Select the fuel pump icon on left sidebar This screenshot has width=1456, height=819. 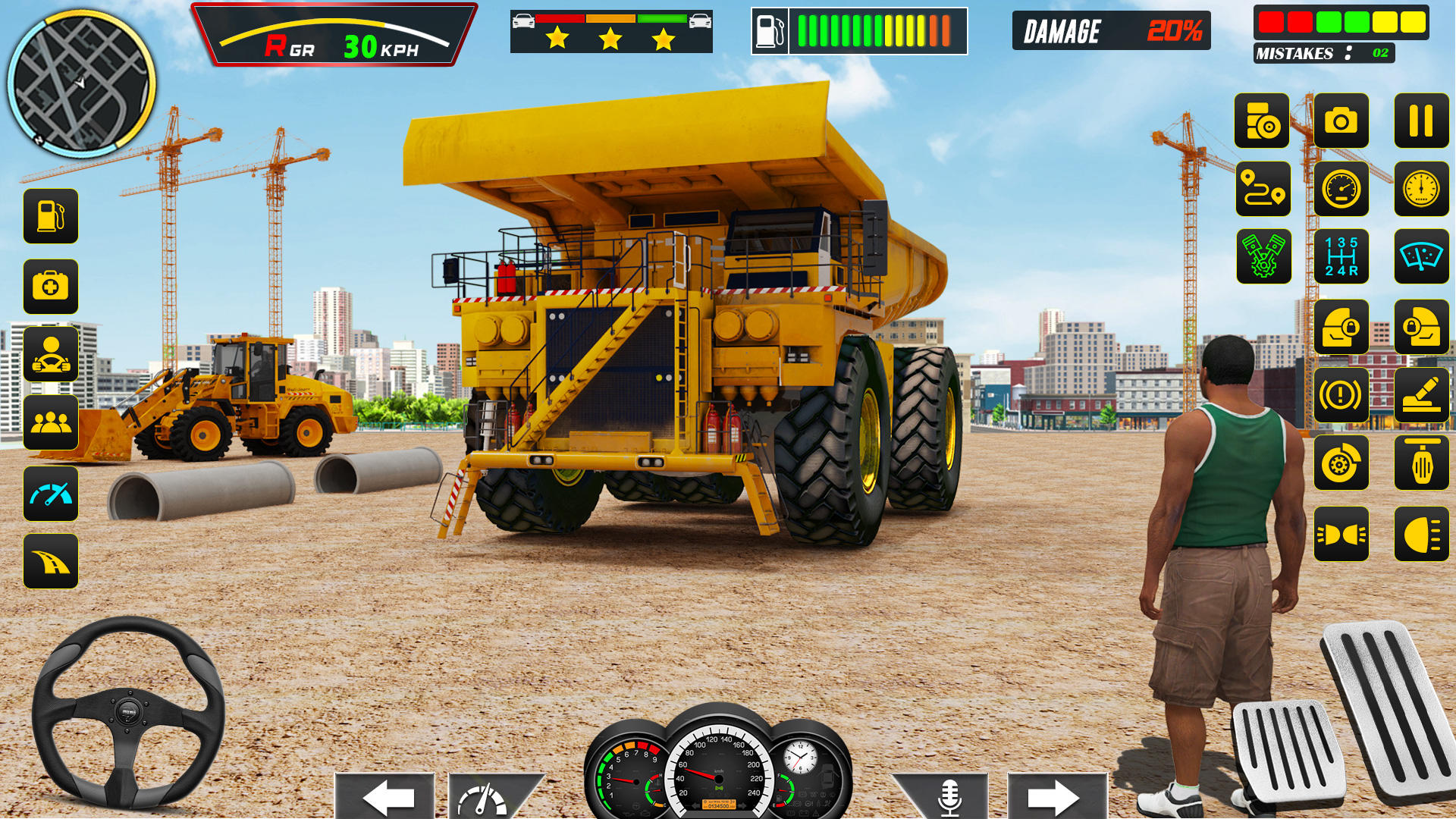50,217
